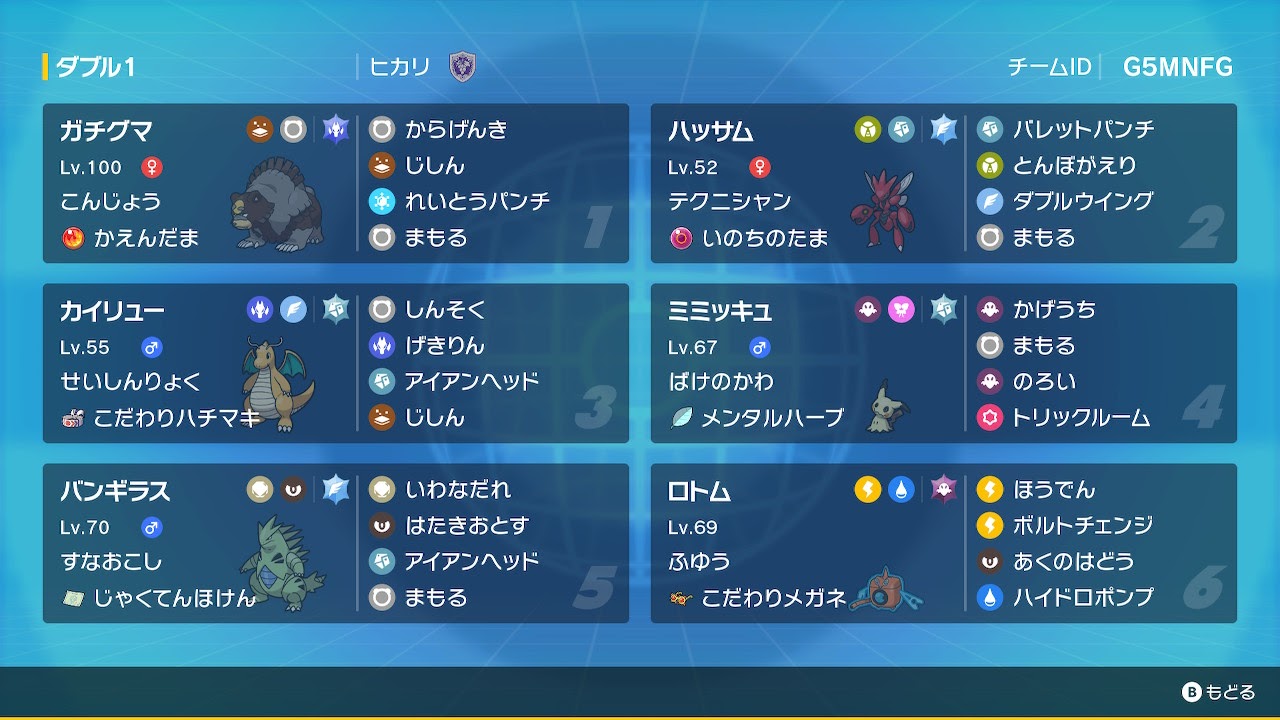Select the ハッサム team slot
This screenshot has height=720, width=1280.
943,183
